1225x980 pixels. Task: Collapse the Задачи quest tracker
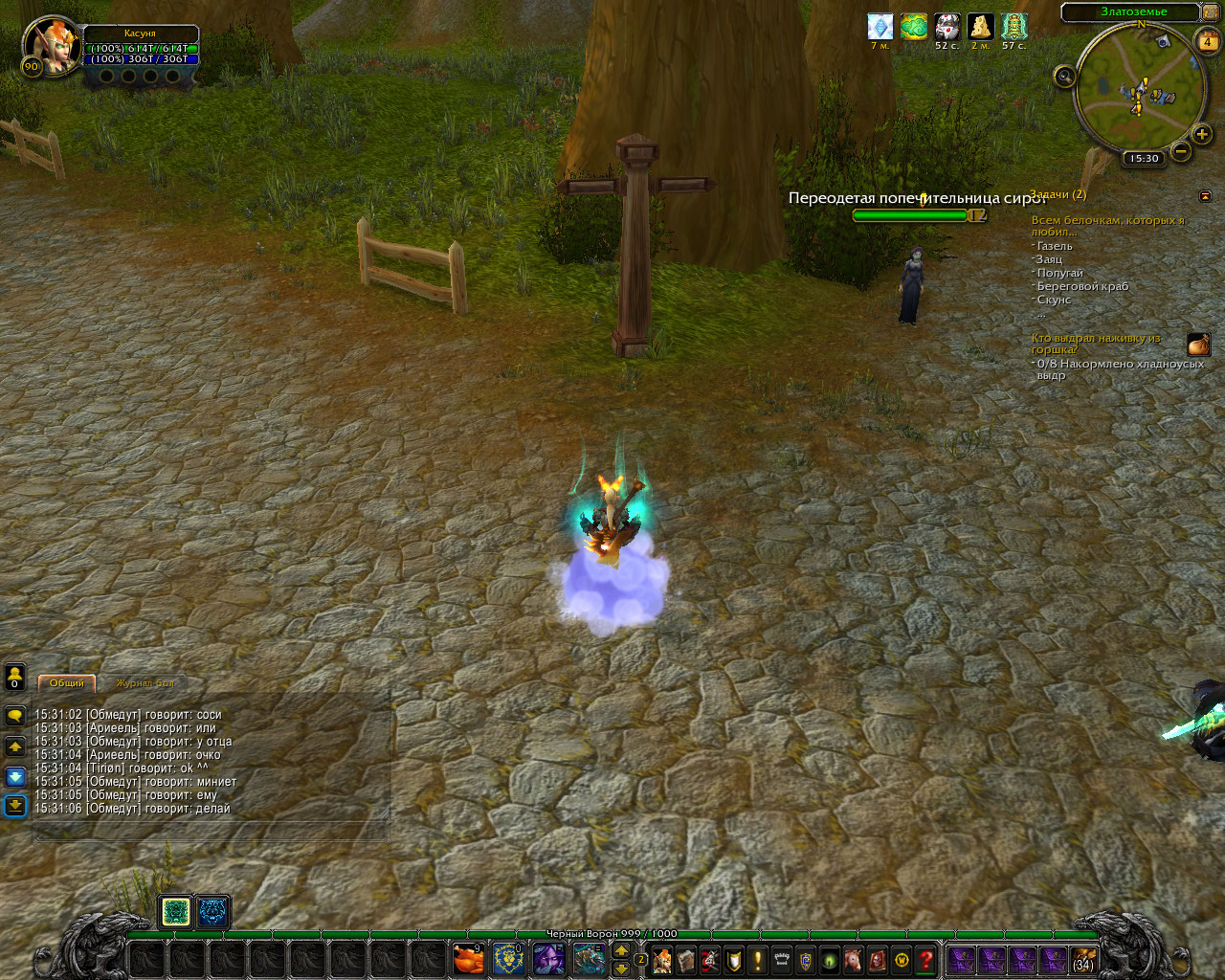point(1205,196)
